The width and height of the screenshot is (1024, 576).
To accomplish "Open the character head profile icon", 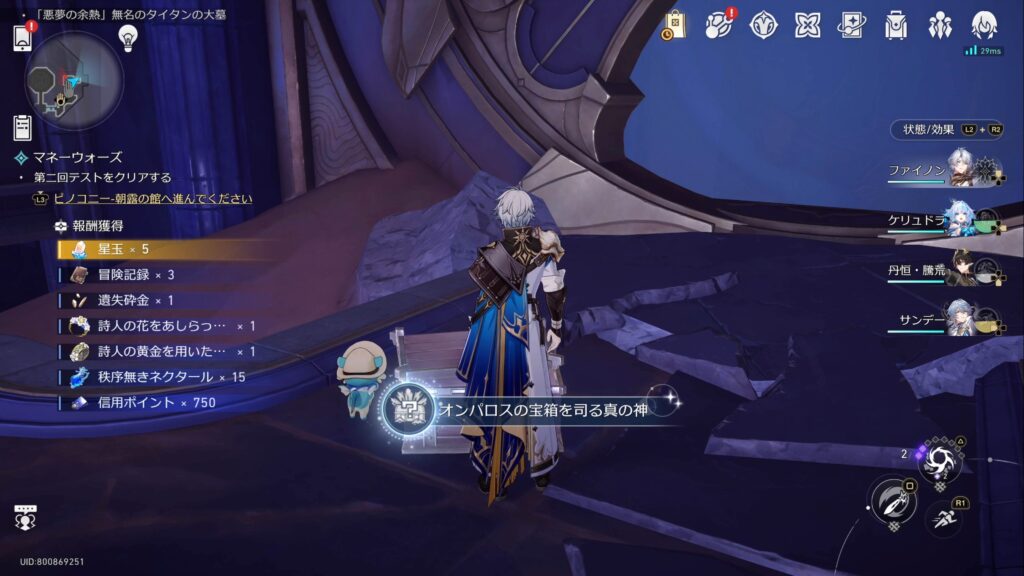I will point(984,25).
